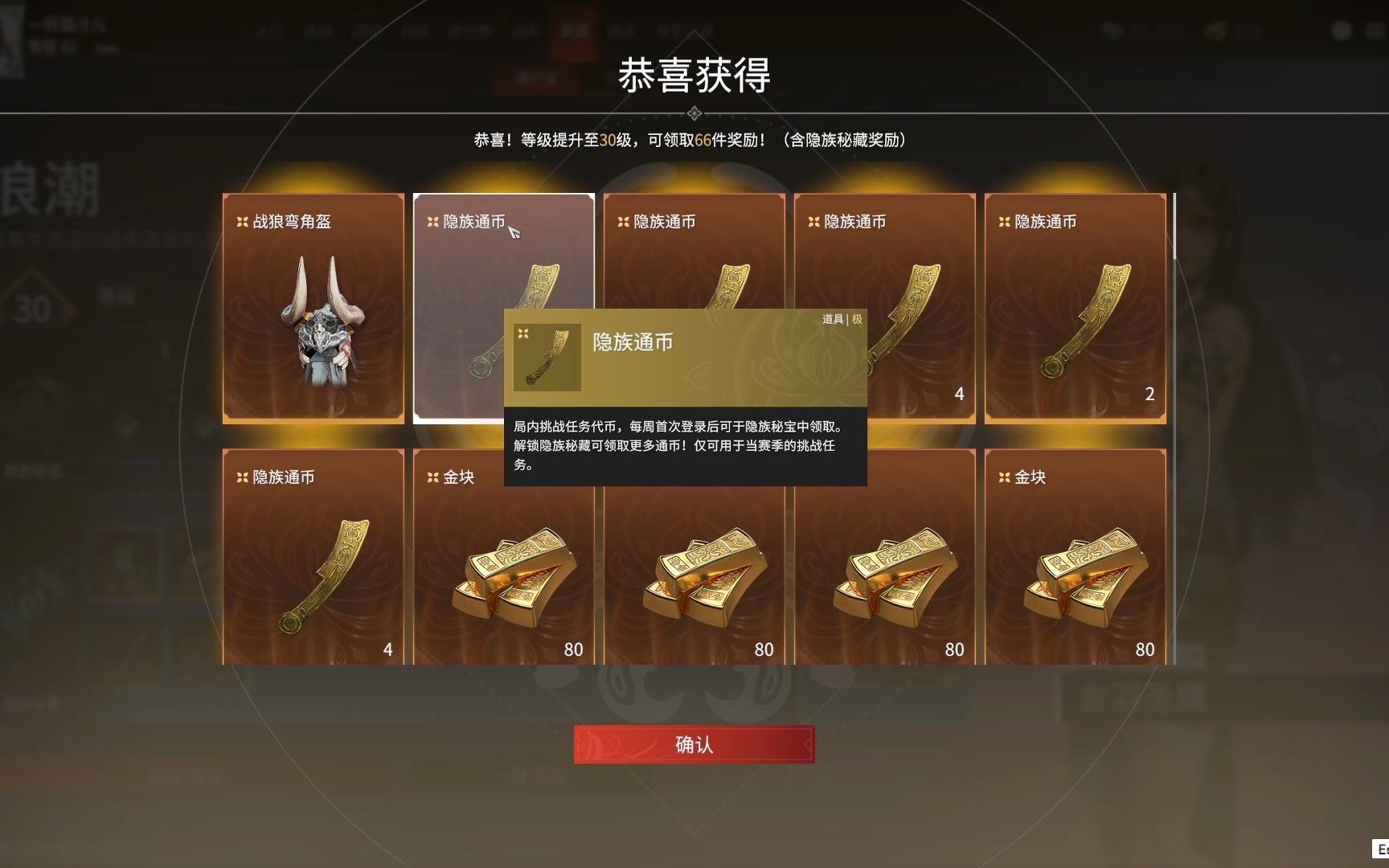The width and height of the screenshot is (1389, 868).
Task: Select the highlighted 隐族通币 reward card
Action: [x=504, y=257]
